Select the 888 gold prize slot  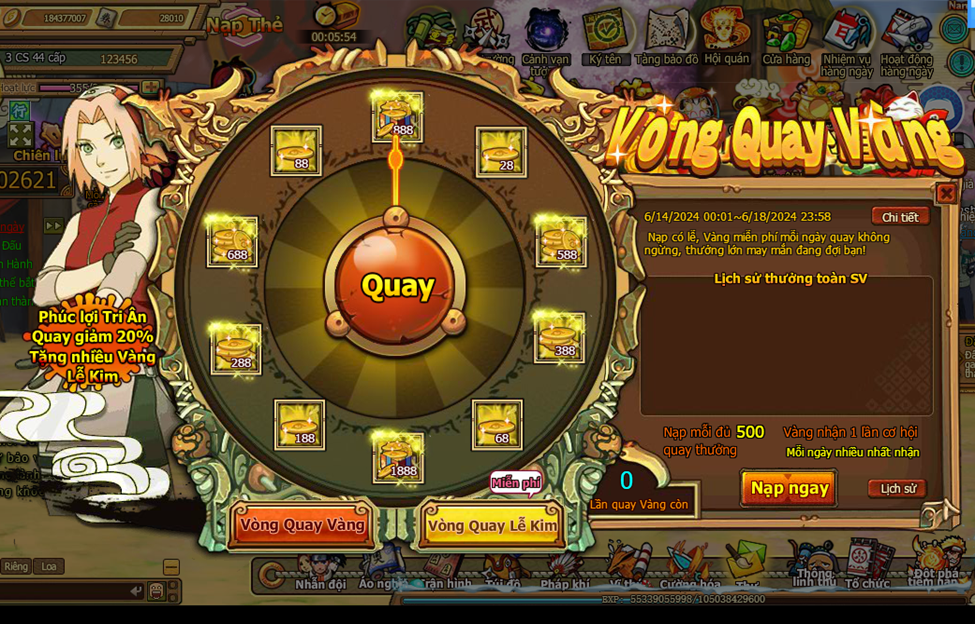point(397,117)
